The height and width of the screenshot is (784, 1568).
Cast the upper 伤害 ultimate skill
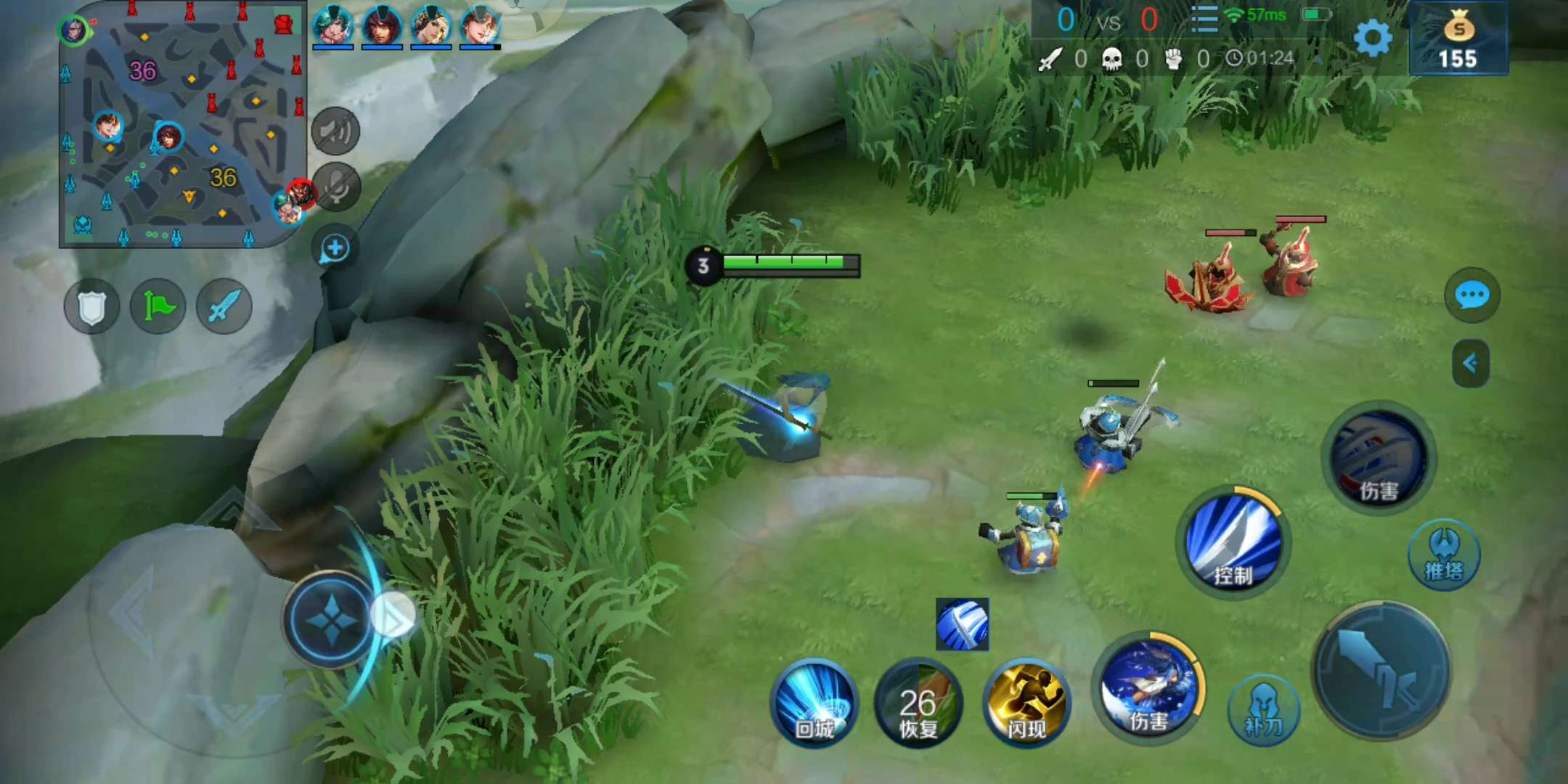point(1379,459)
